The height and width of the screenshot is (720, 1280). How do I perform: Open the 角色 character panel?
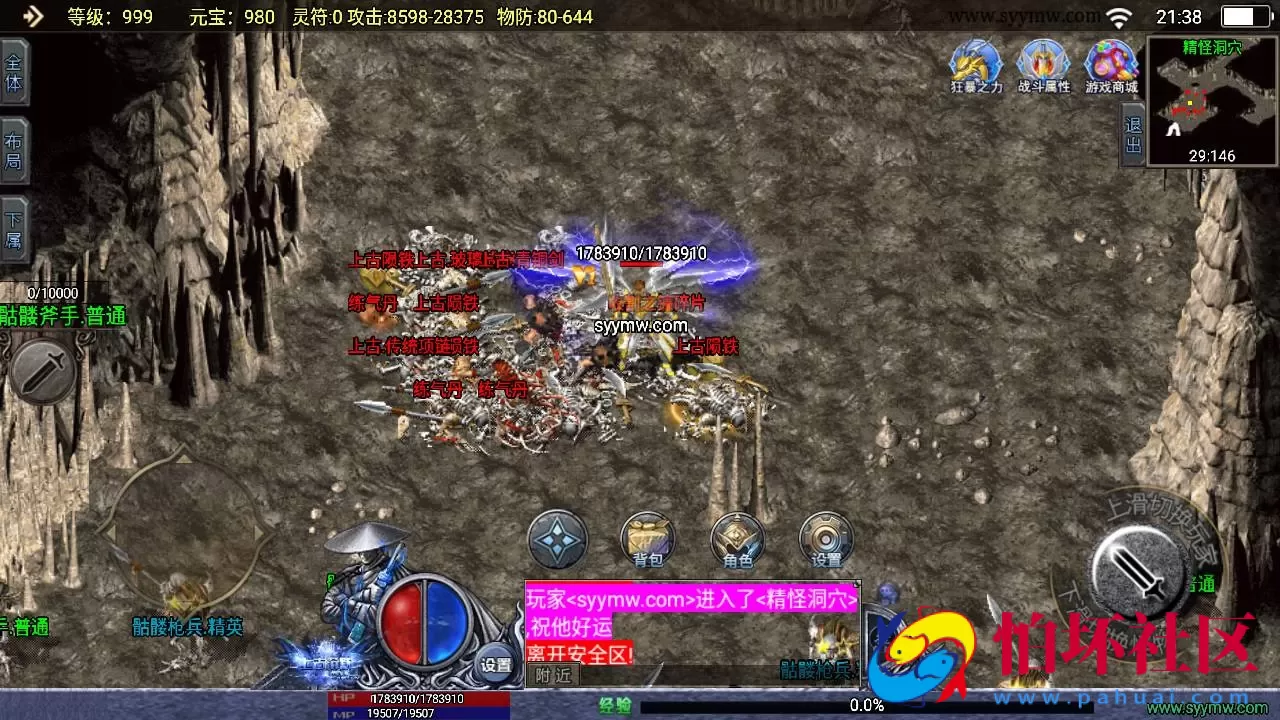point(737,540)
